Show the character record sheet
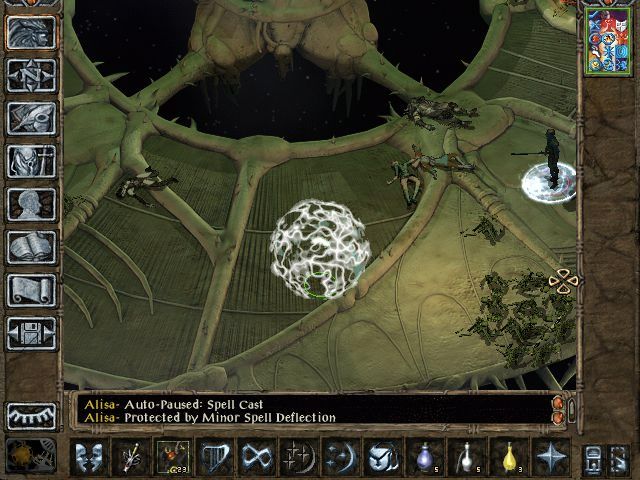640x480 pixels. click(31, 204)
